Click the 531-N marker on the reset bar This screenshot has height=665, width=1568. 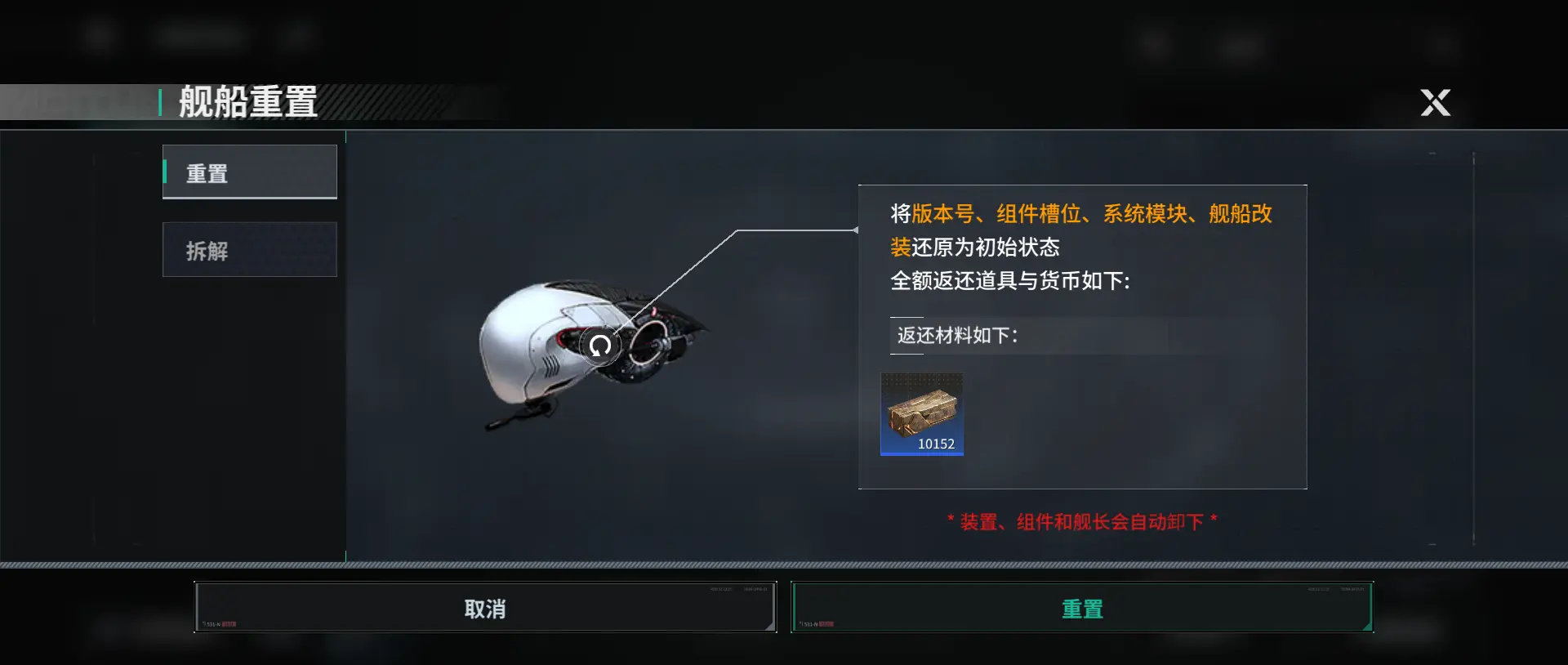pyautogui.click(x=812, y=622)
